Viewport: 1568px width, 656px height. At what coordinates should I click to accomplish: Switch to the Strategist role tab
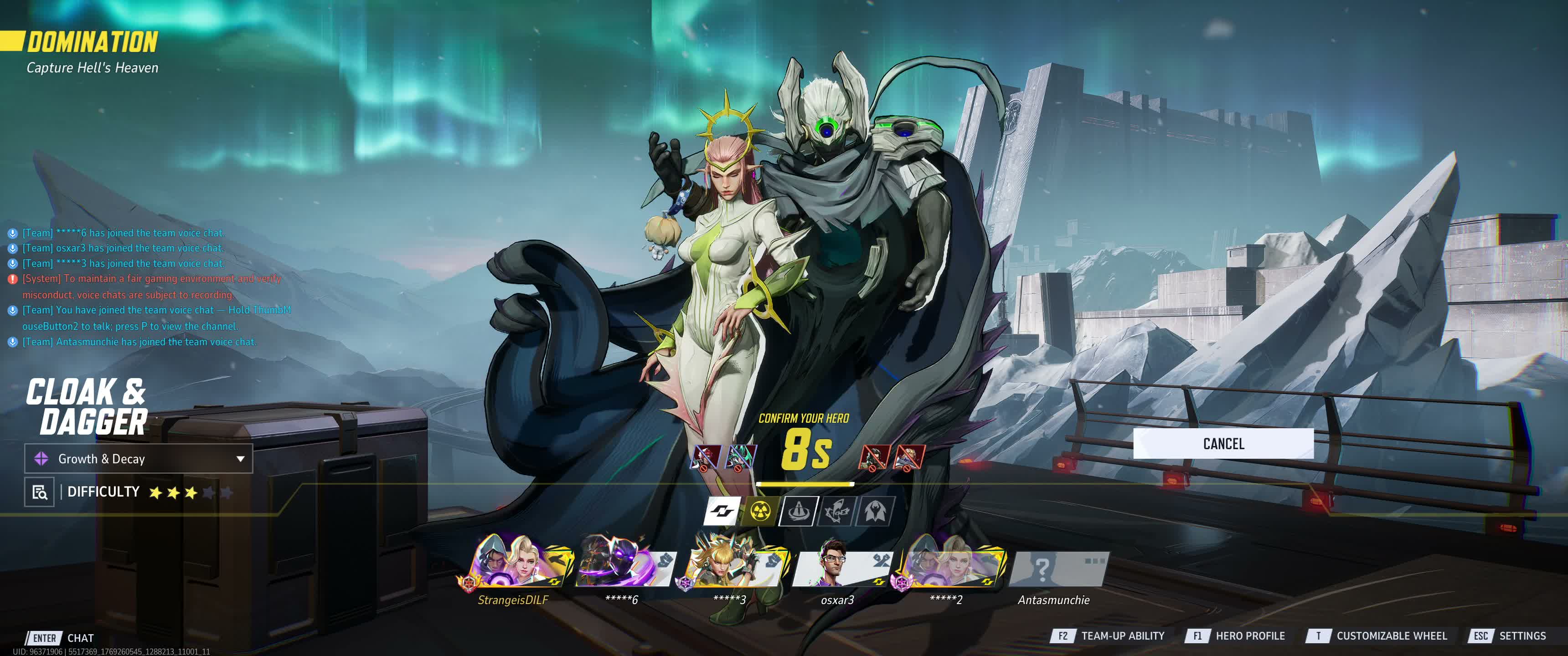[x=875, y=511]
